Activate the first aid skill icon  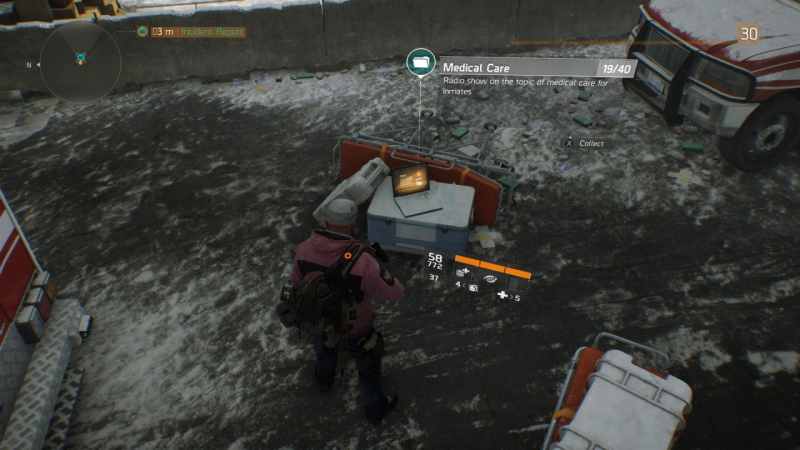(464, 272)
